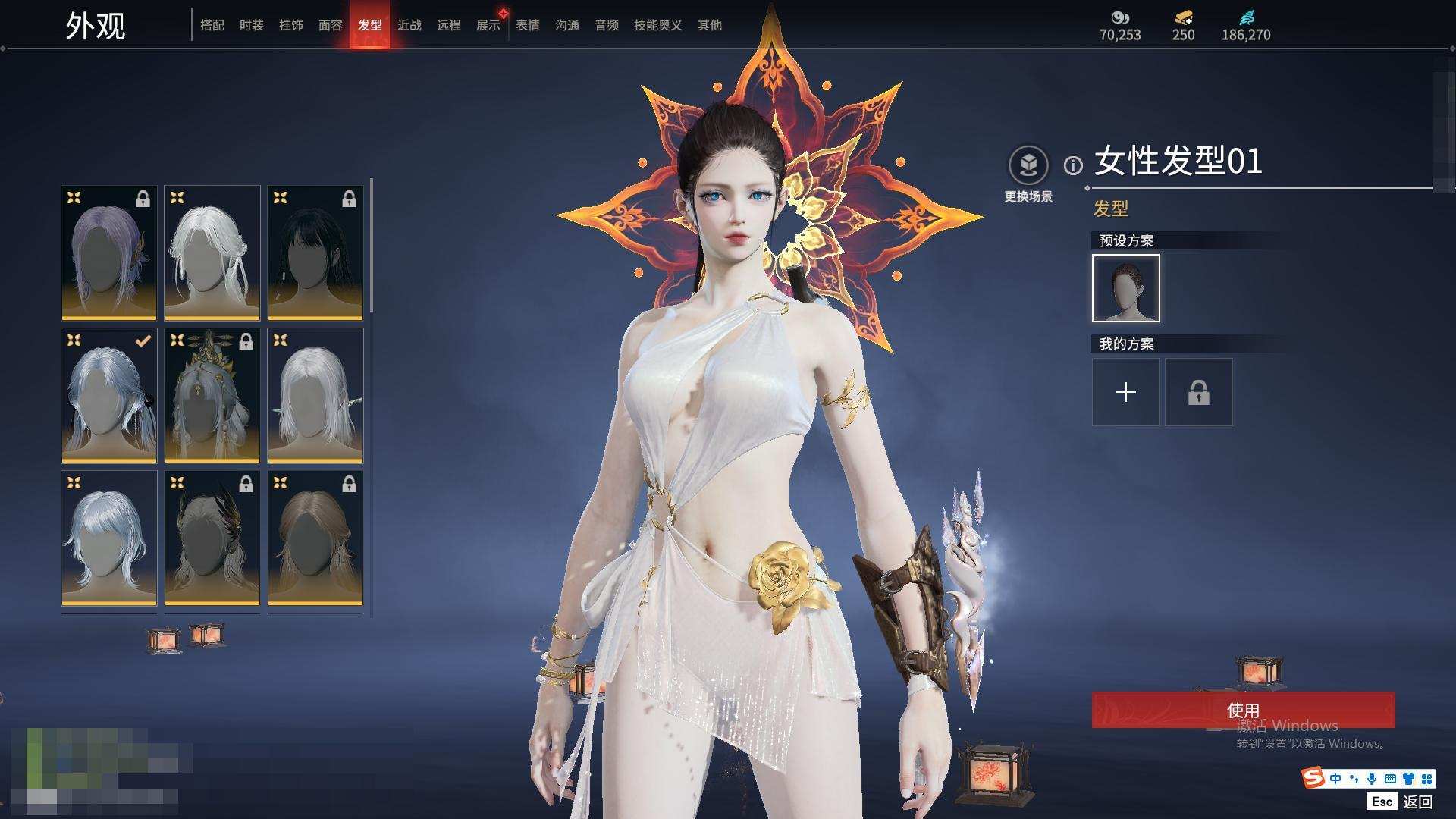Open the 表情 emotes tab
1456x819 pixels.
[528, 25]
